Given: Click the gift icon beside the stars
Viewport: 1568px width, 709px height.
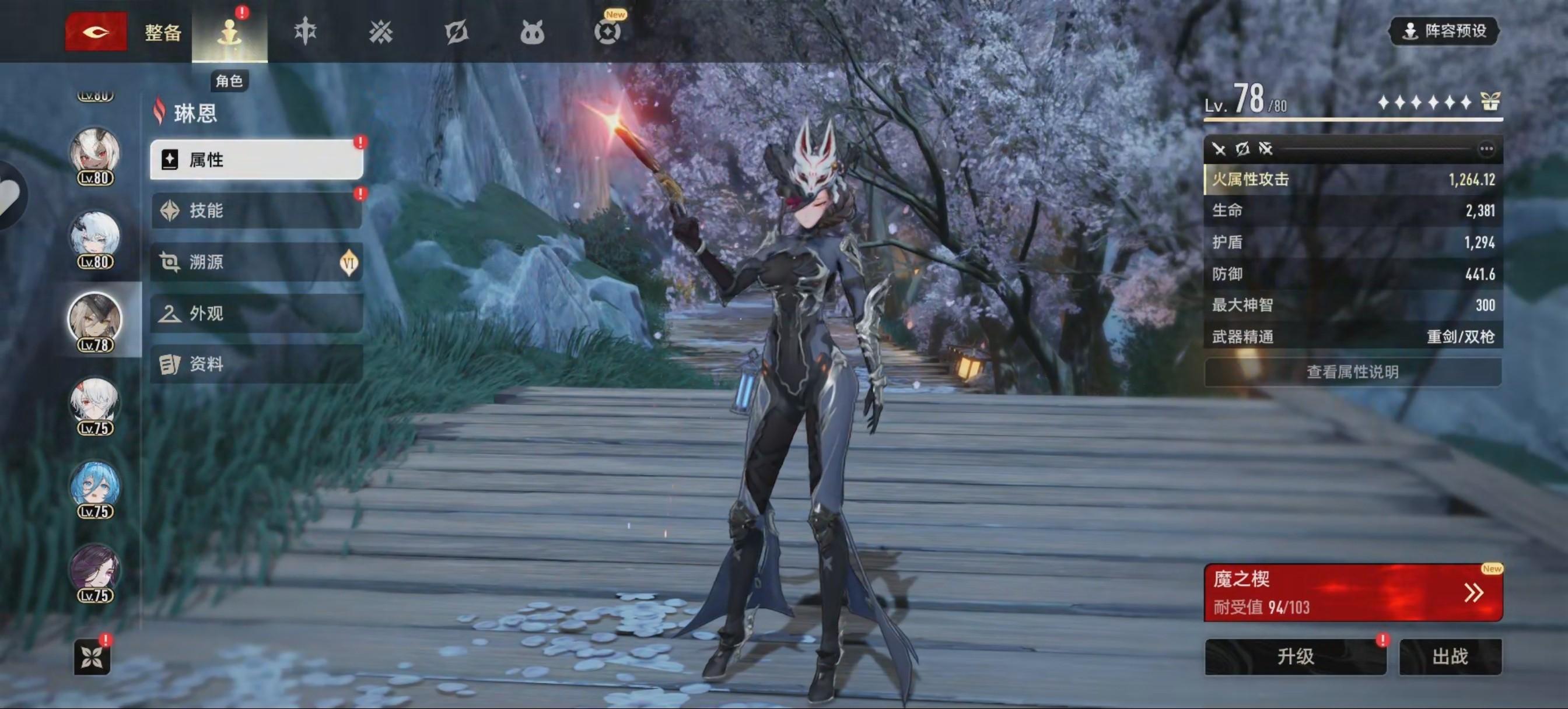Looking at the screenshot, I should 1490,101.
